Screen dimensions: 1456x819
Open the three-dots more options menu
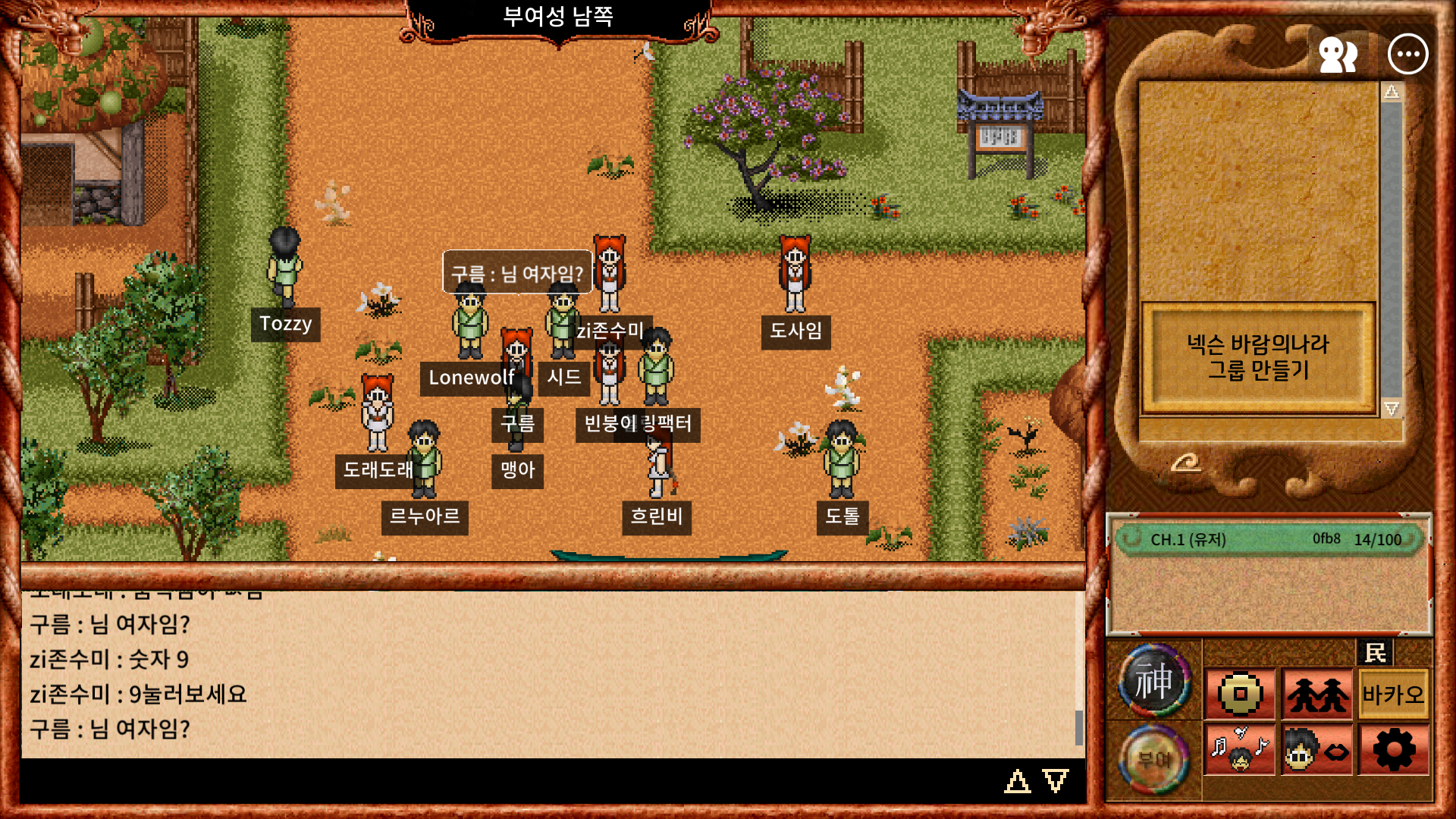pyautogui.click(x=1407, y=55)
